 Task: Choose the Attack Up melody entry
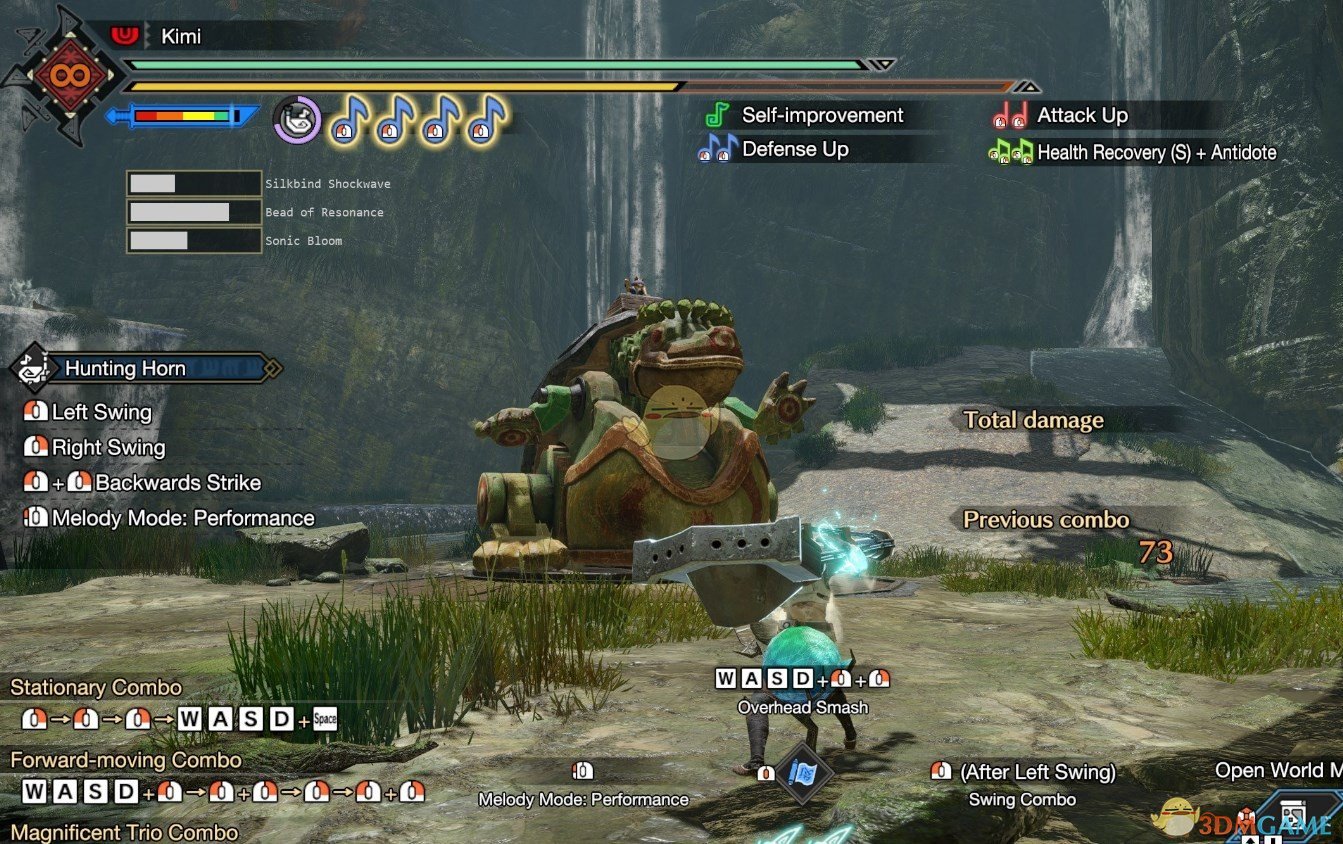[x=1082, y=116]
